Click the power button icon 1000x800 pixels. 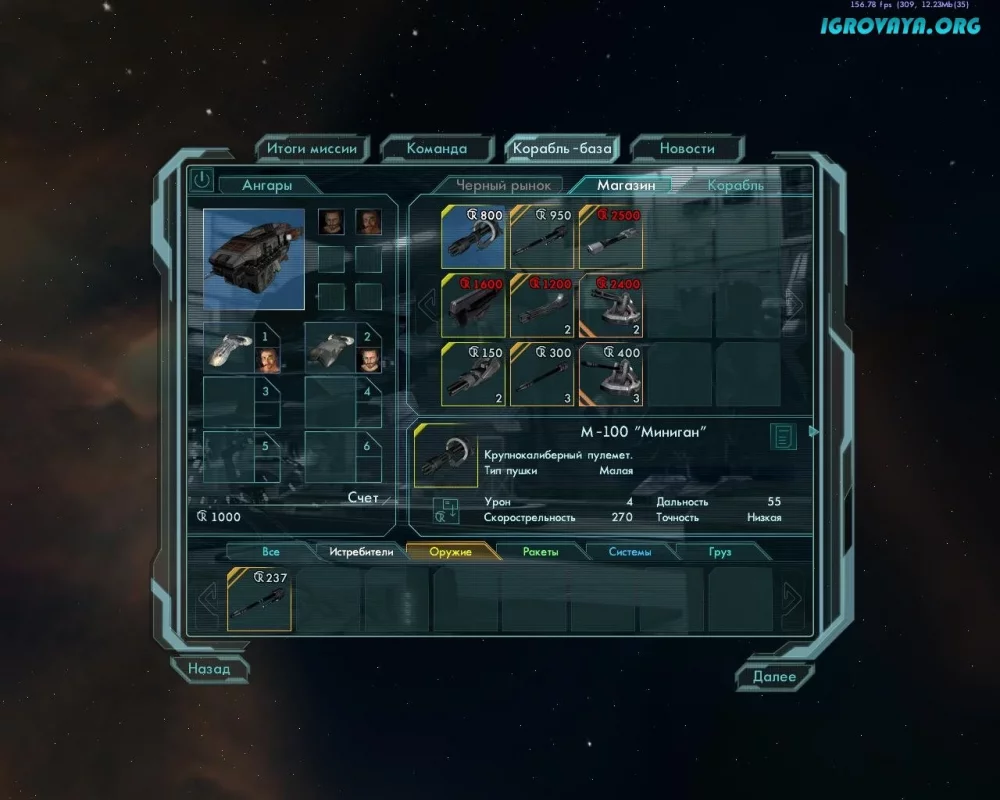coord(202,180)
